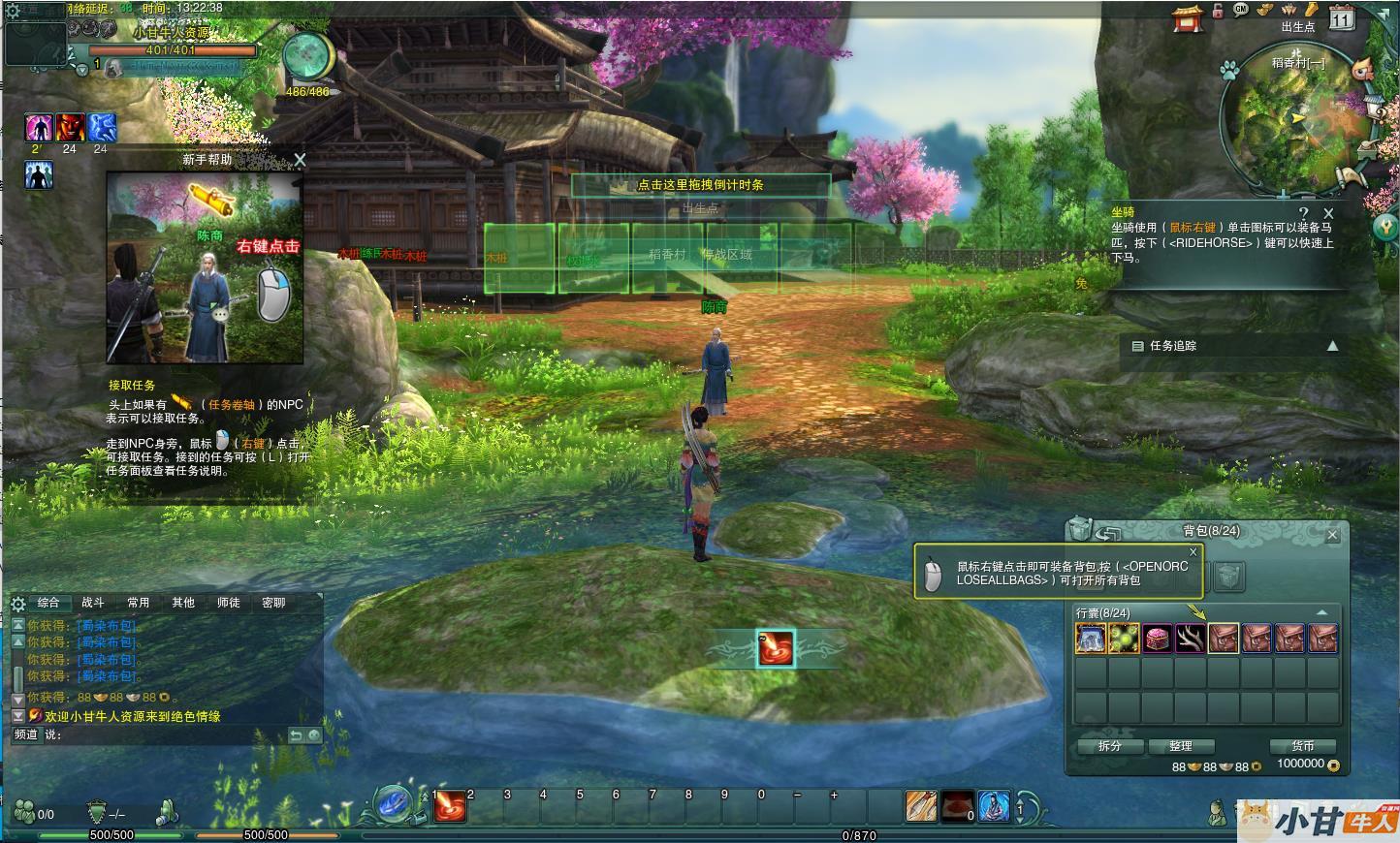
Task: Collapse the 任务追踪 quest tracker
Action: 1332,346
